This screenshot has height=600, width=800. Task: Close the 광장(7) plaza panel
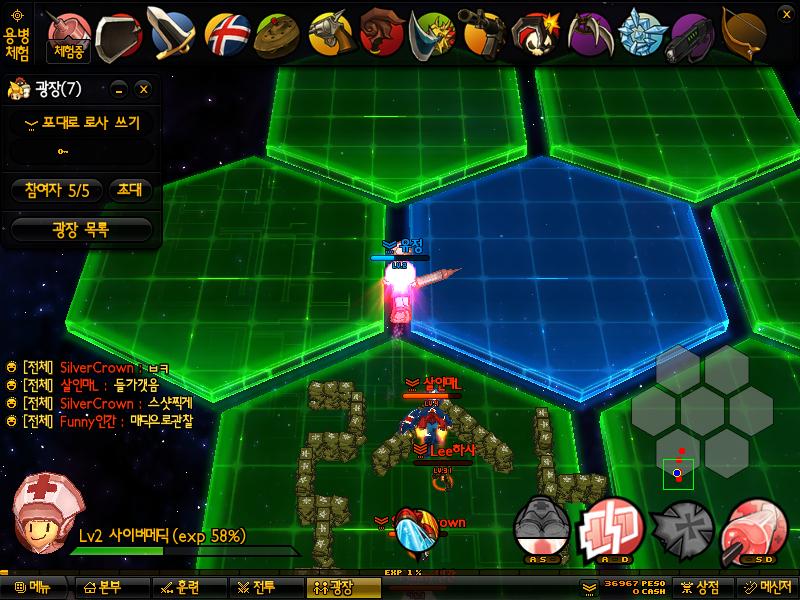[144, 90]
